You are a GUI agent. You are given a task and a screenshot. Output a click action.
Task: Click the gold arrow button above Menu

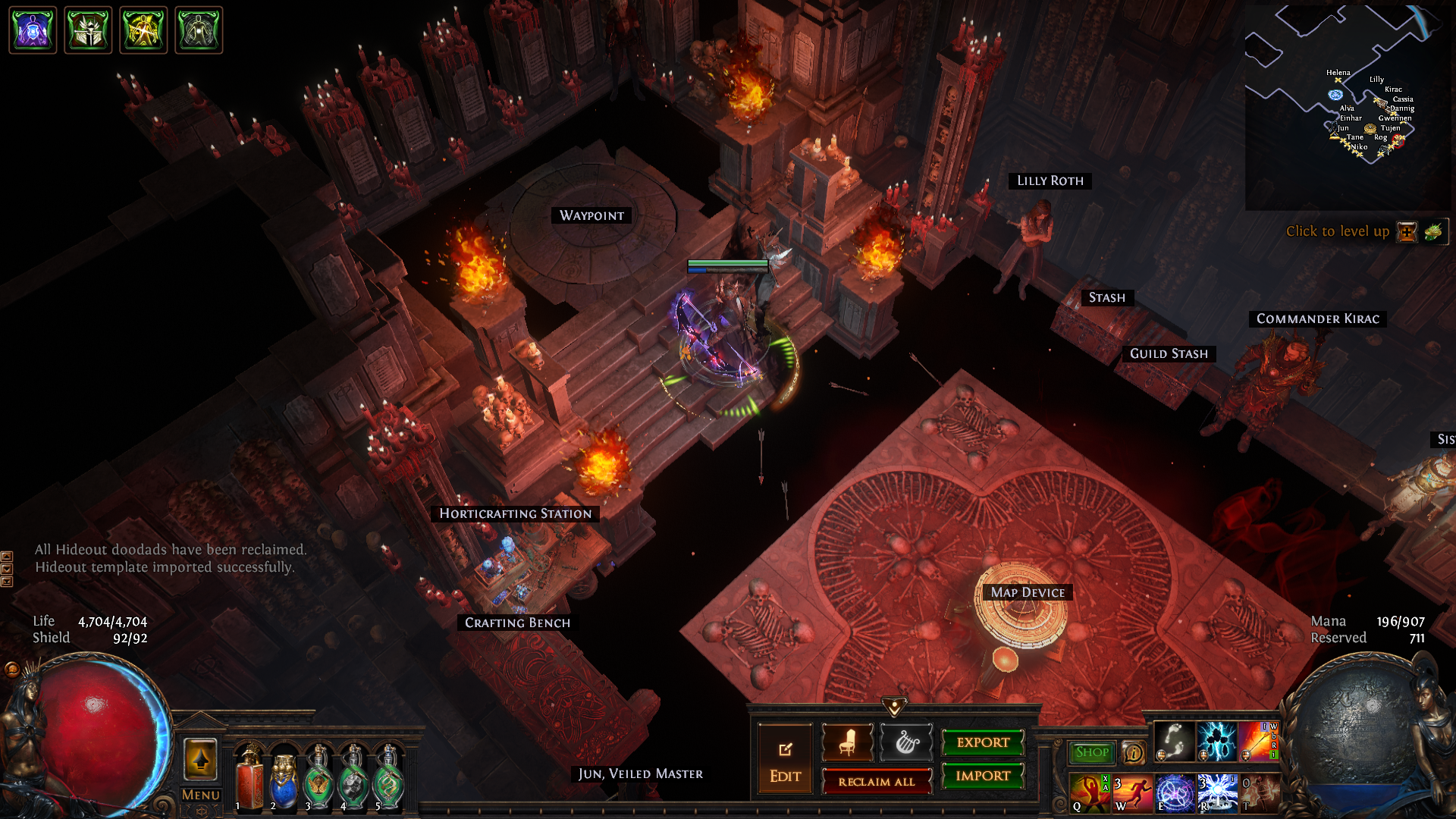pyautogui.click(x=200, y=759)
